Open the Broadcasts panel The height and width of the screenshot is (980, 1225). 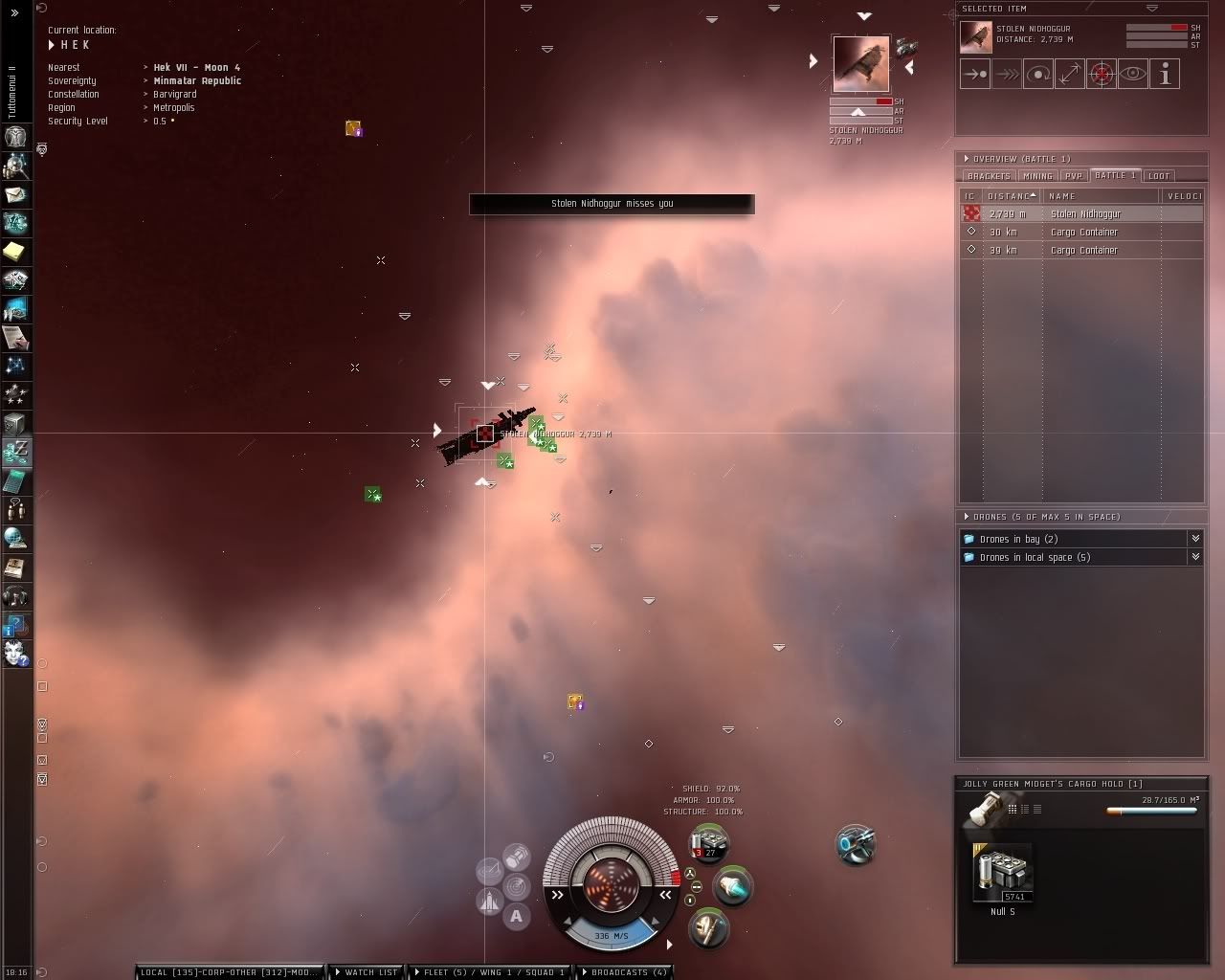(x=624, y=972)
